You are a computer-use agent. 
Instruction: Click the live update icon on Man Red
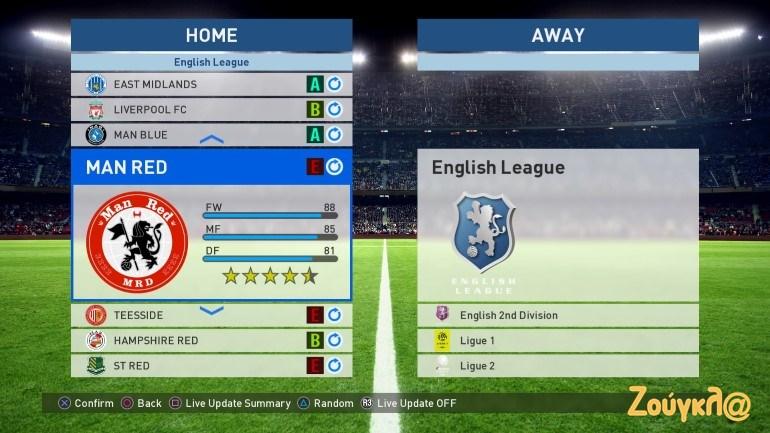pos(334,167)
